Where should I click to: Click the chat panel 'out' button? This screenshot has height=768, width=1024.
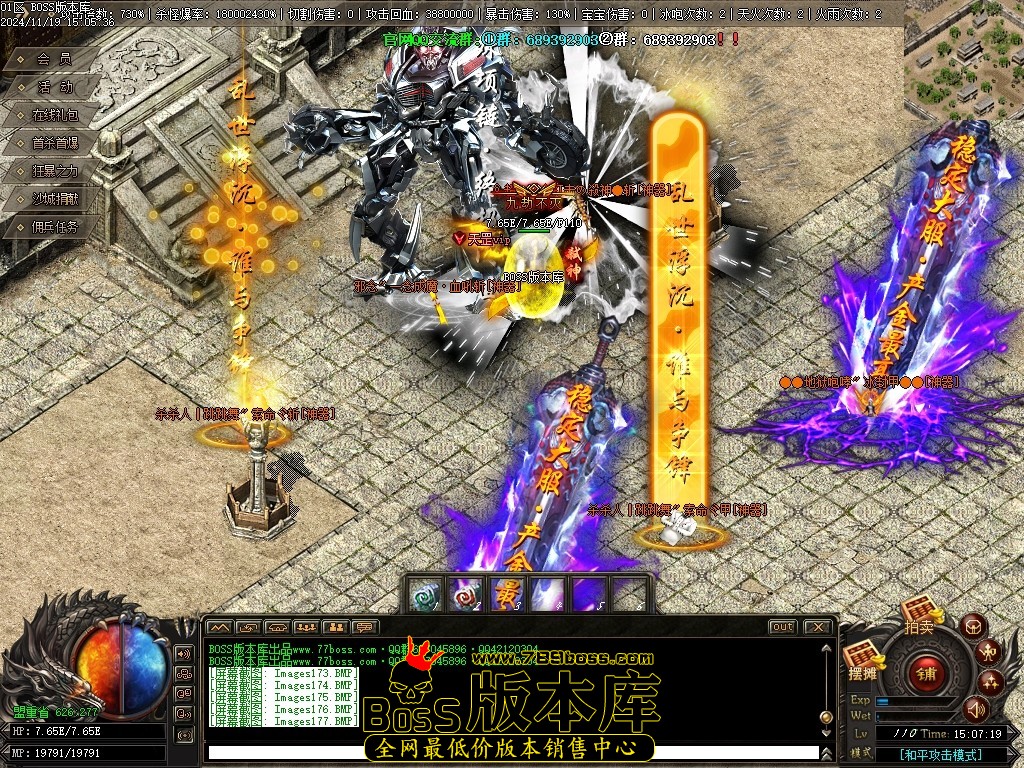782,627
